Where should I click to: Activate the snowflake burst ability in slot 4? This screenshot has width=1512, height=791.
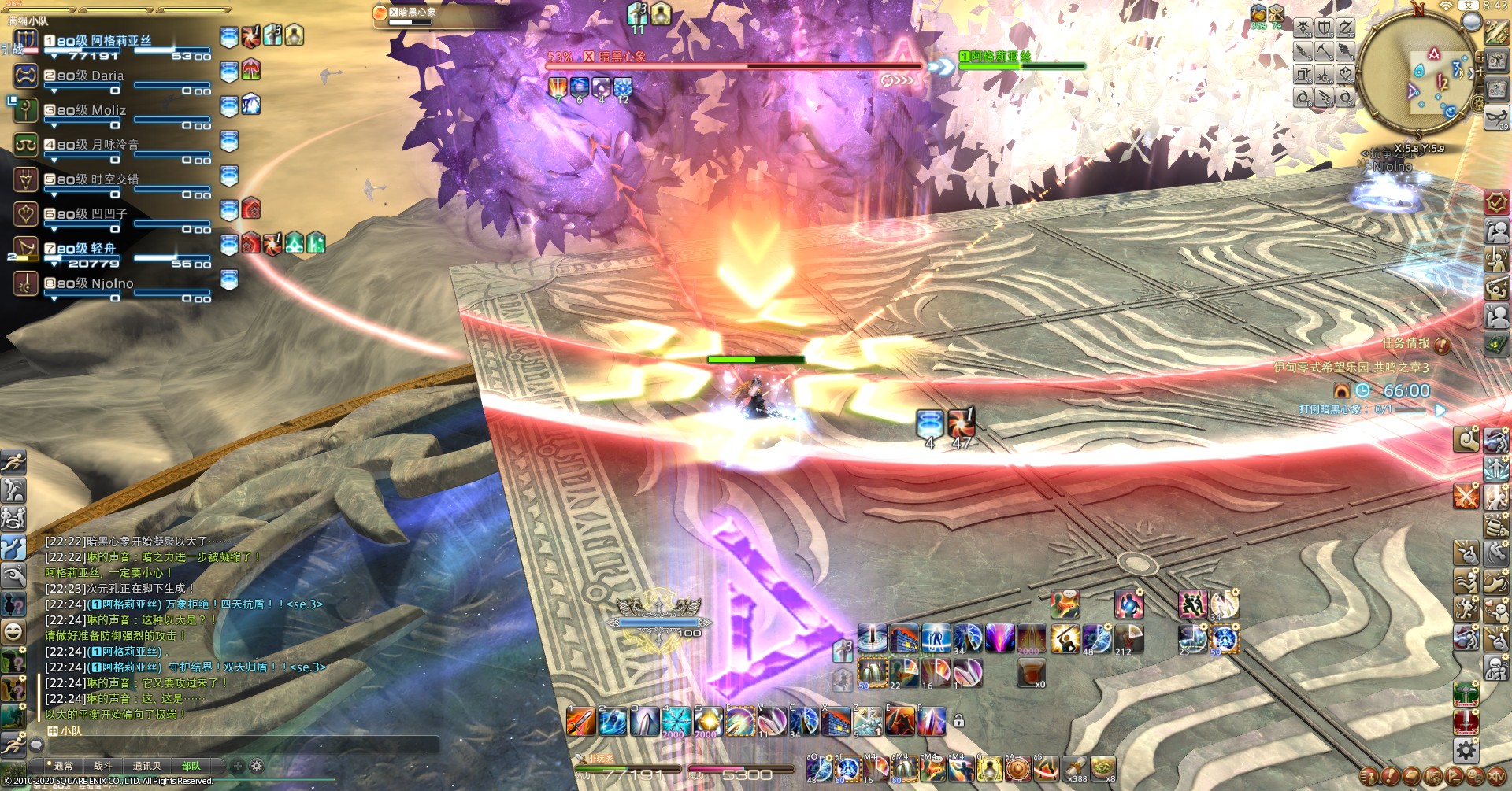point(676,721)
